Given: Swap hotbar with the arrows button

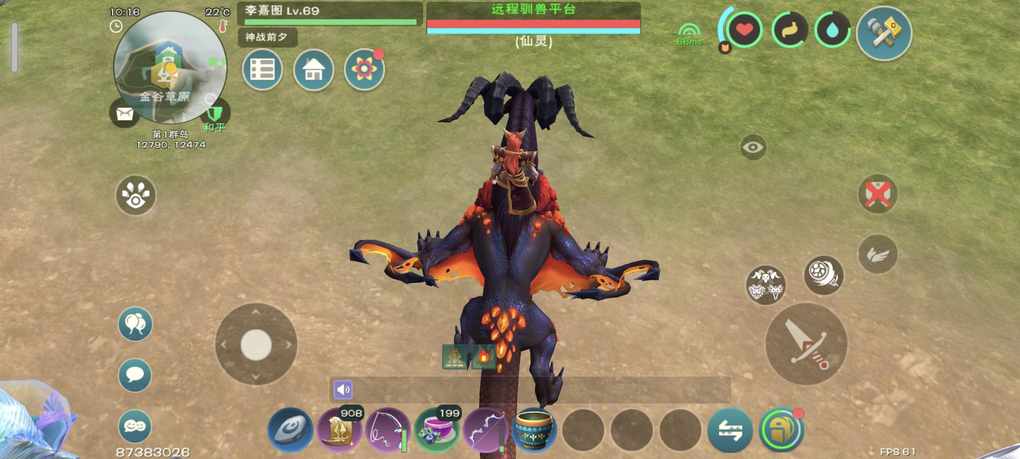Looking at the screenshot, I should (x=730, y=430).
